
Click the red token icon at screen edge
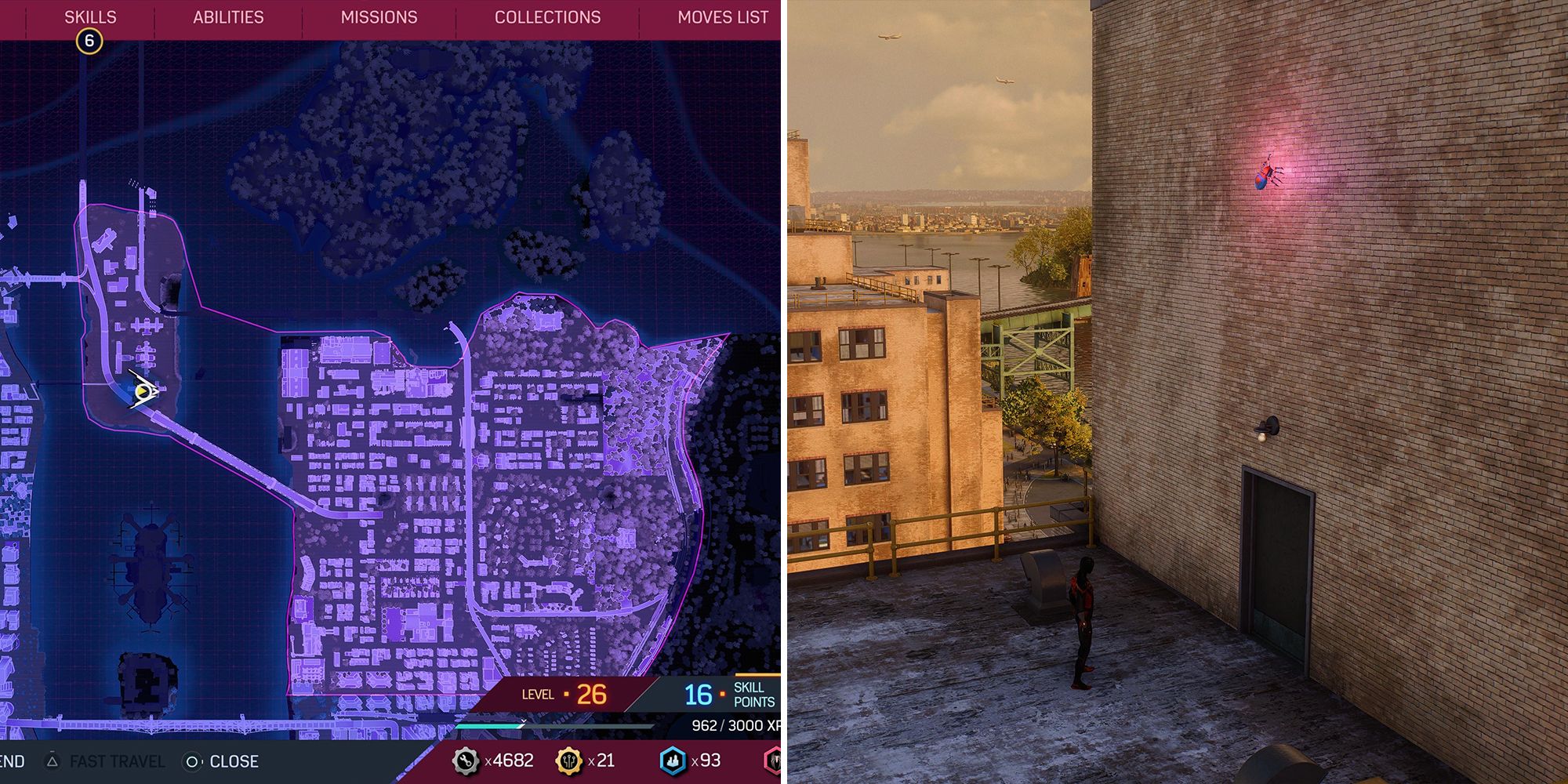(x=773, y=760)
